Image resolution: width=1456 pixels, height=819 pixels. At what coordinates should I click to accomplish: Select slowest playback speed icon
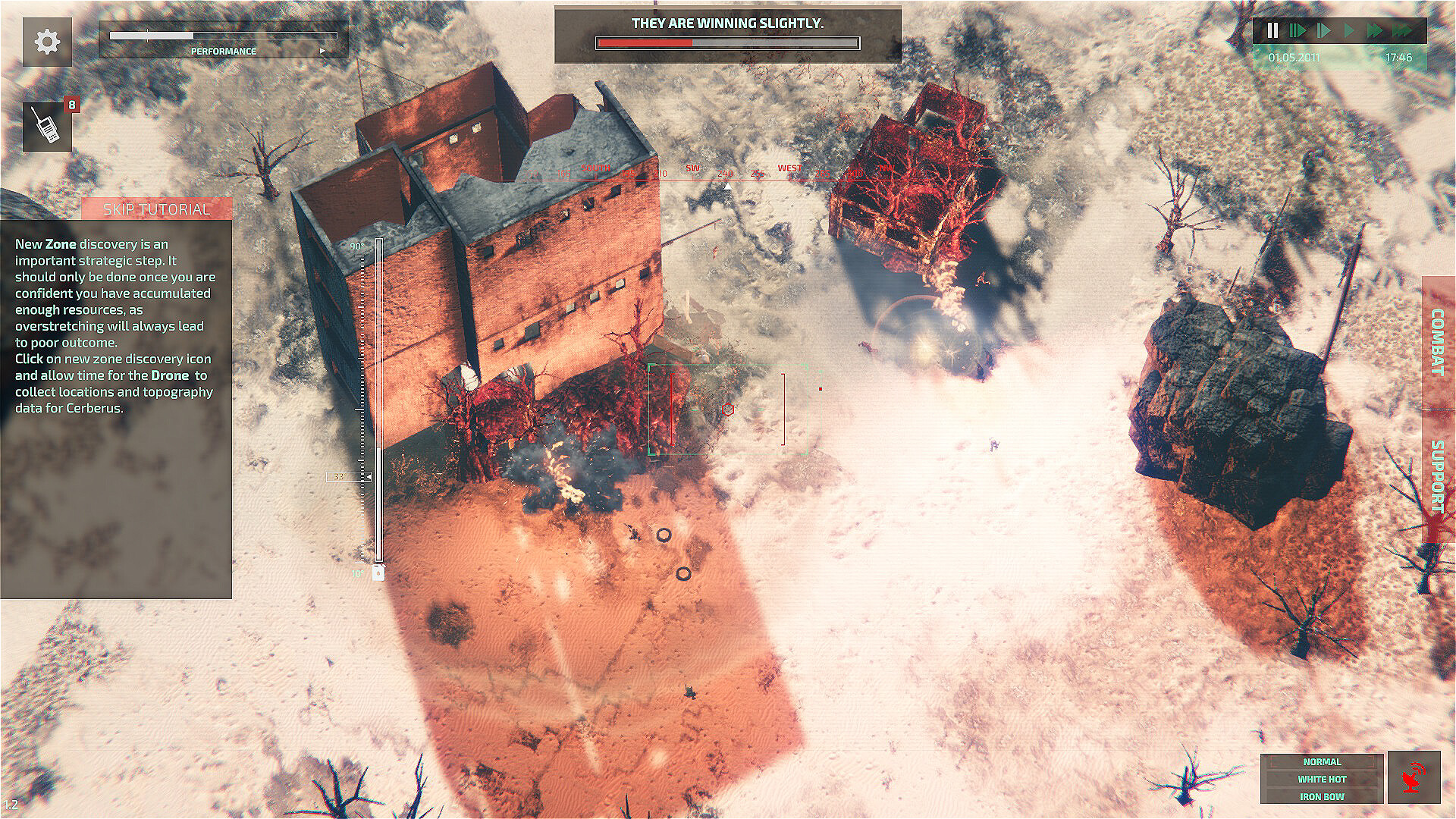point(1298,30)
